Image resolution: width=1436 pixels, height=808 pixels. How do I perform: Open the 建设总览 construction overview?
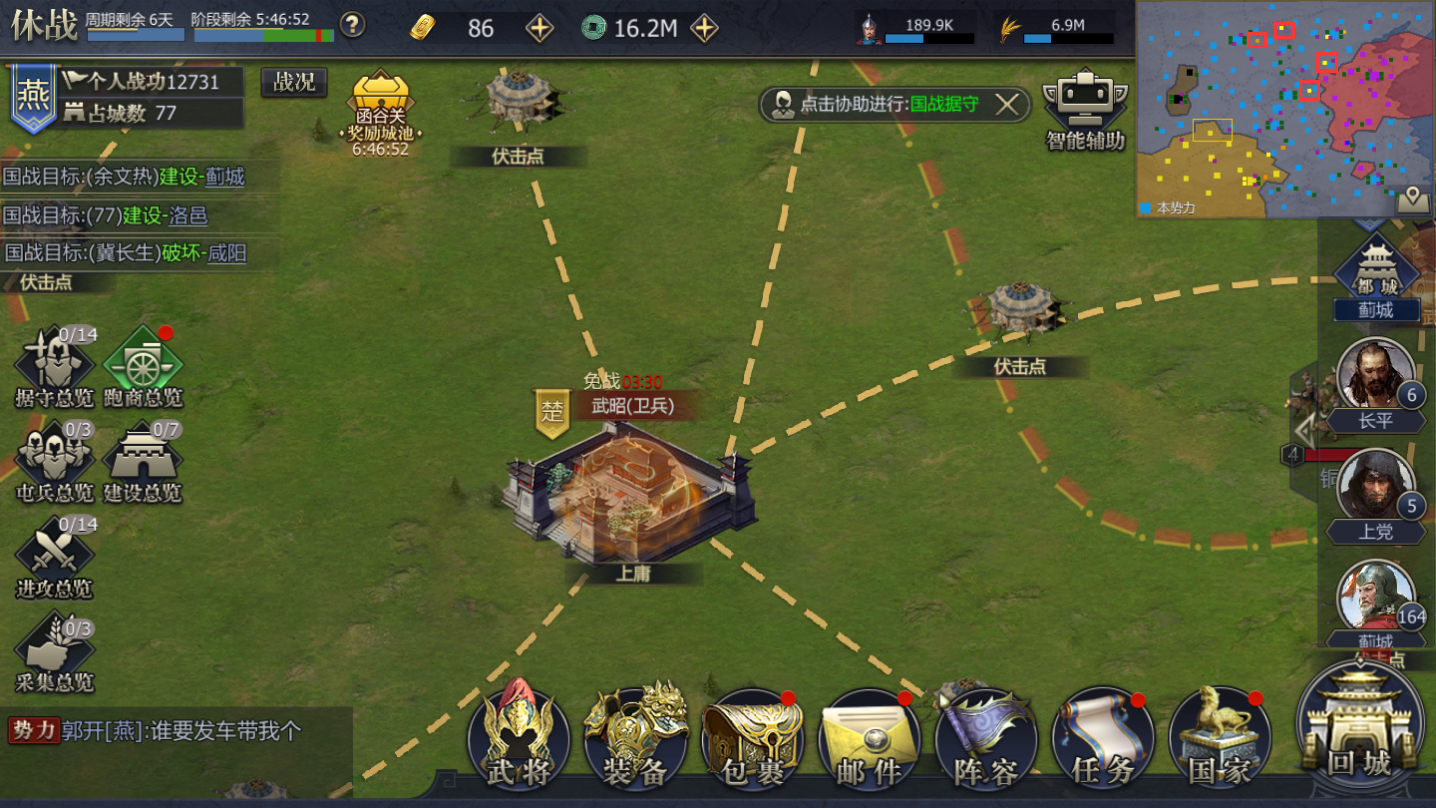pos(143,462)
